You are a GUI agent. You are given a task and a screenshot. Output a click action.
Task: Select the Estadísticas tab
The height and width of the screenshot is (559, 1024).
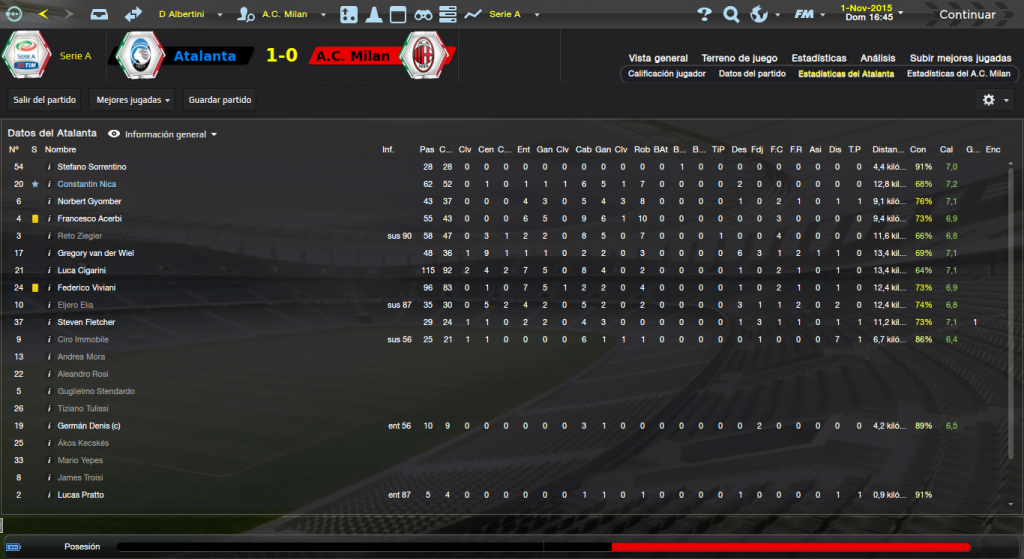(x=819, y=58)
